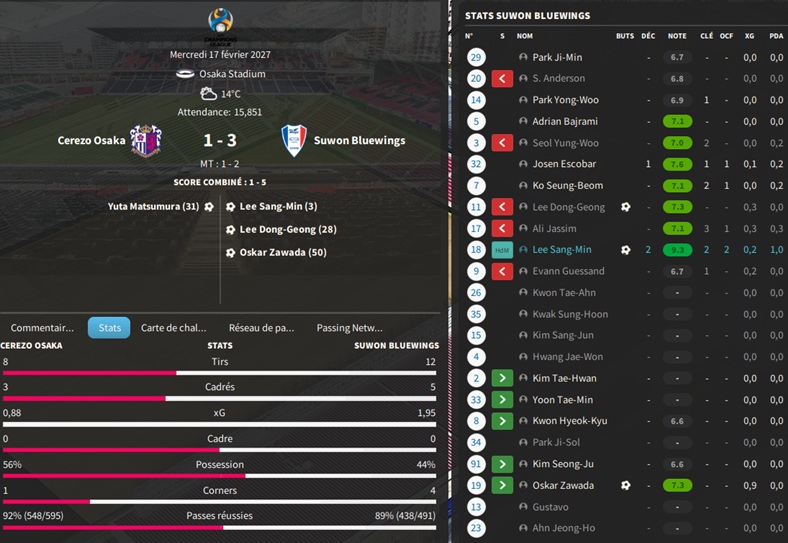Sort the table by the NOTE column

click(677, 35)
